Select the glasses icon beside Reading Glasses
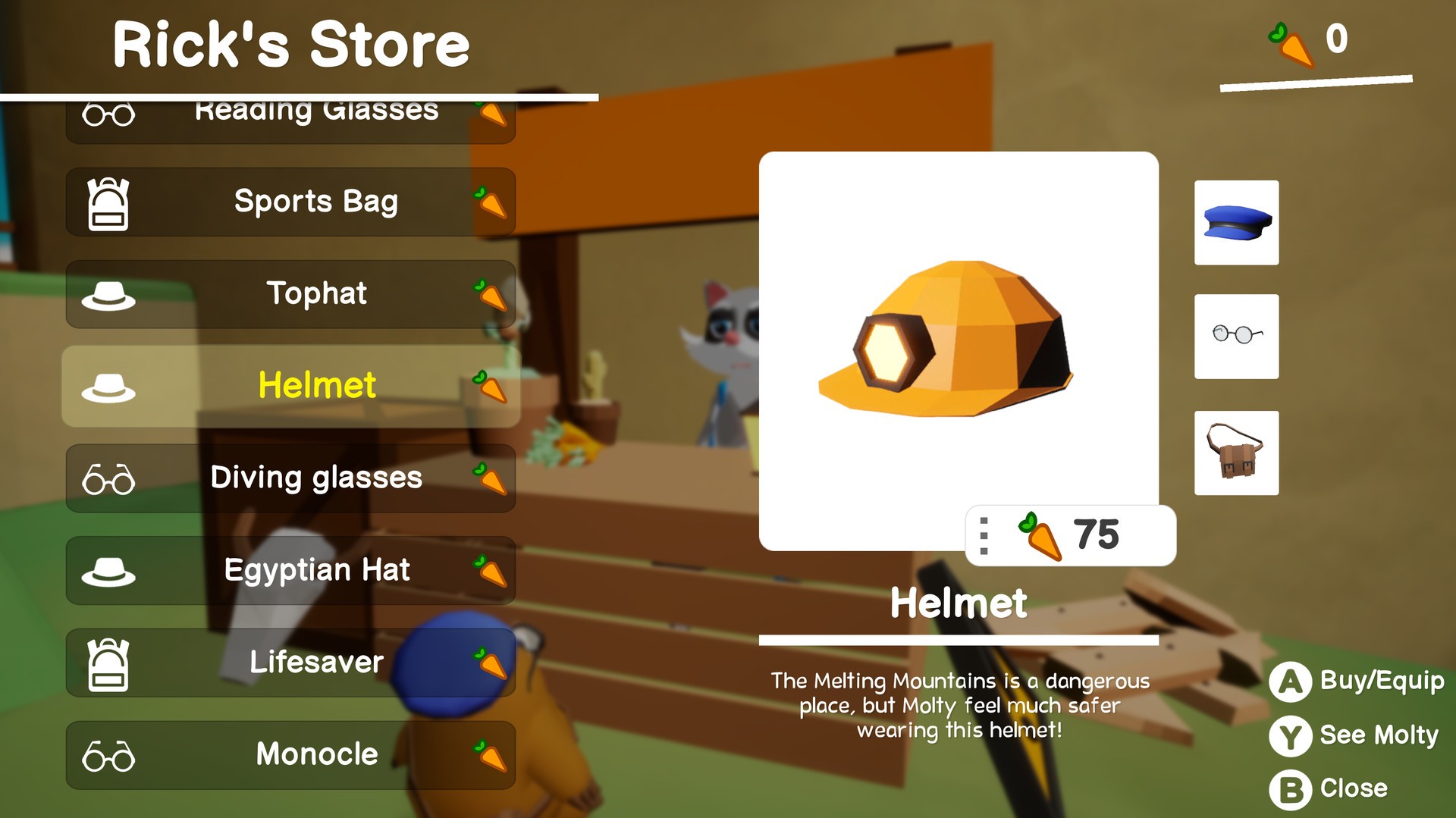Viewport: 1456px width, 818px height. point(108,115)
